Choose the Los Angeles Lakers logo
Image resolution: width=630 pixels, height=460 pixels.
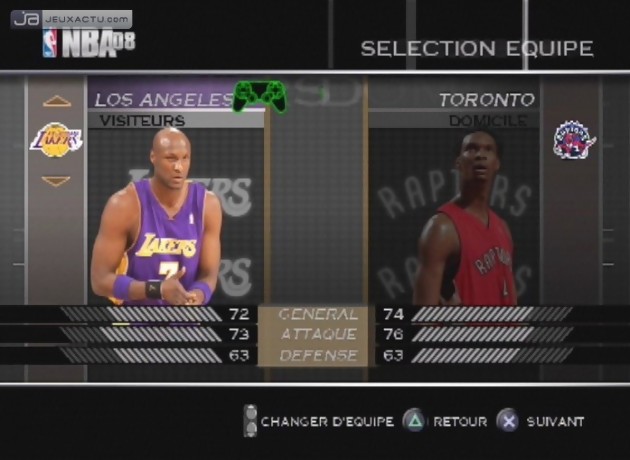(58, 140)
